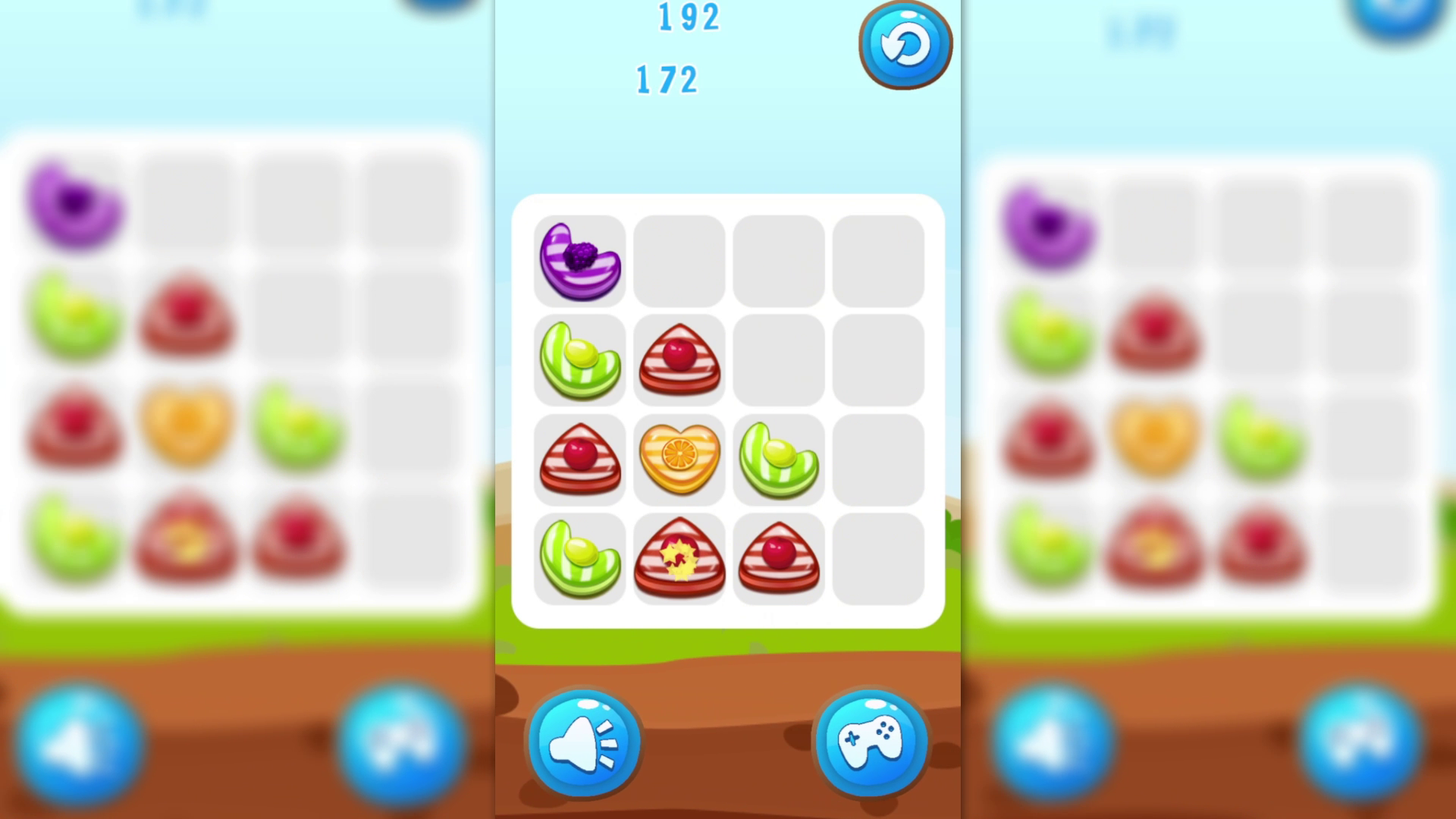Mute the game sound via speaker icon

click(x=582, y=743)
